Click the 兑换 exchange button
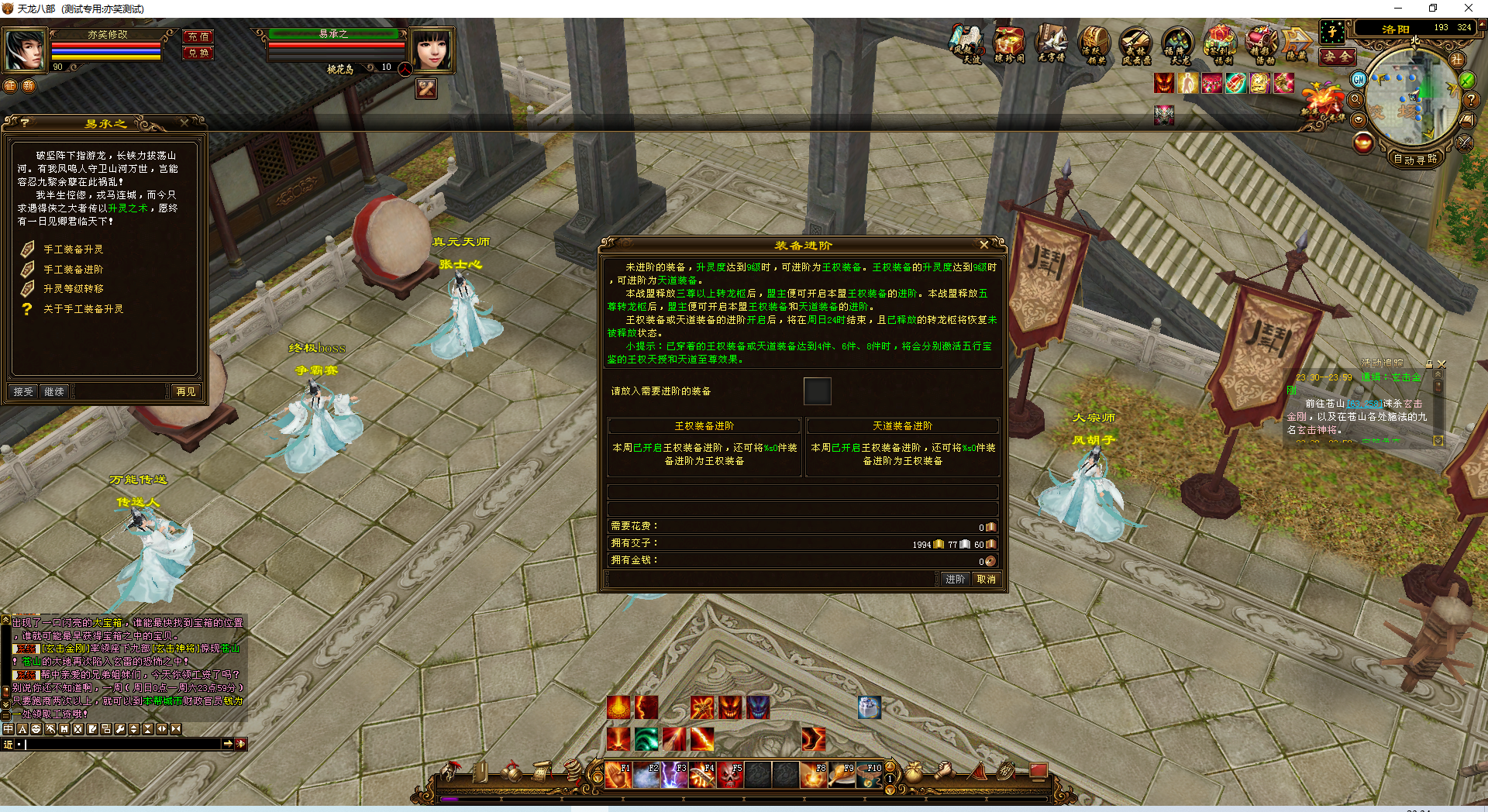 (x=198, y=53)
